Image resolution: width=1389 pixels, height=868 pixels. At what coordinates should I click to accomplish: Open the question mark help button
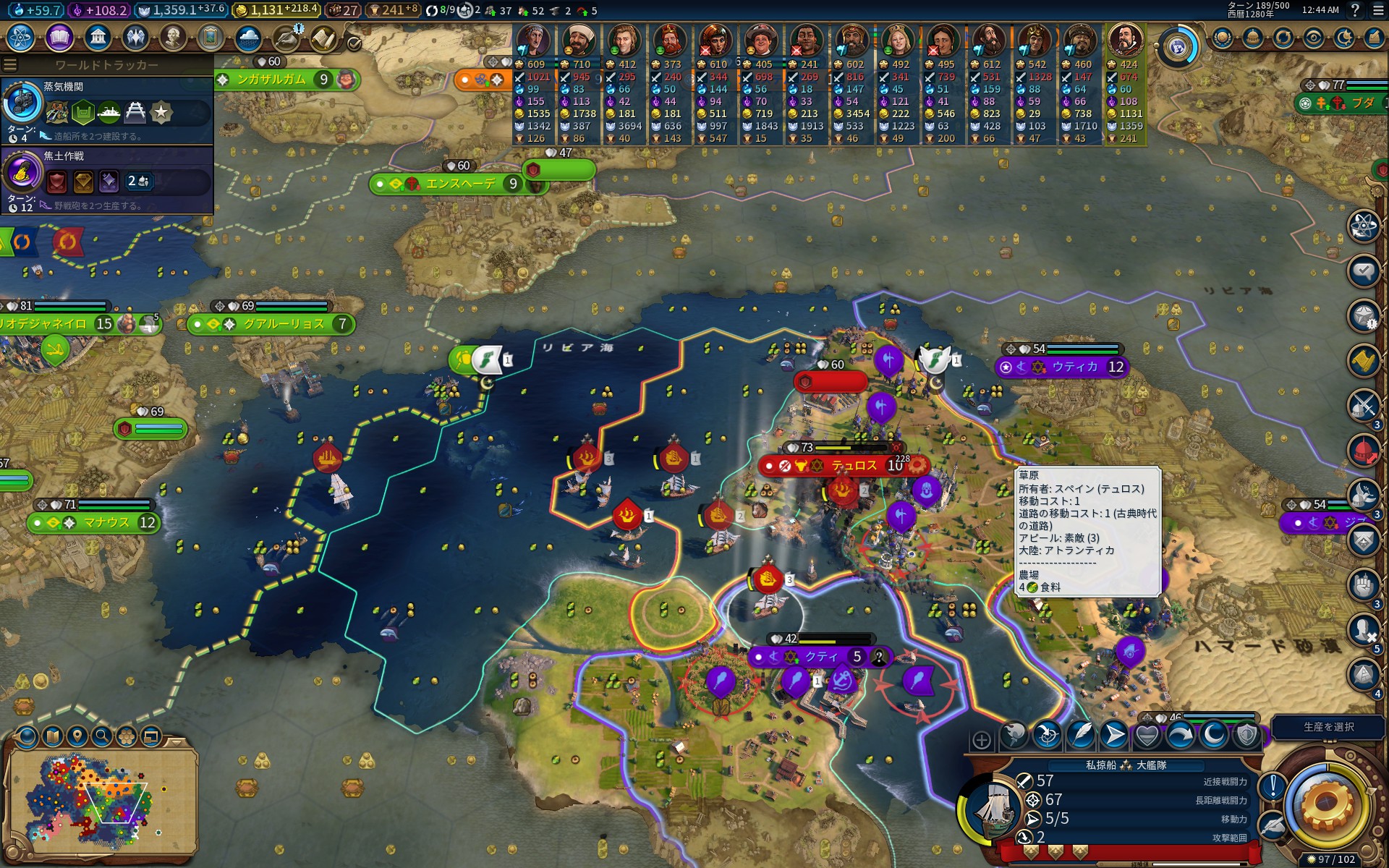click(x=1355, y=10)
